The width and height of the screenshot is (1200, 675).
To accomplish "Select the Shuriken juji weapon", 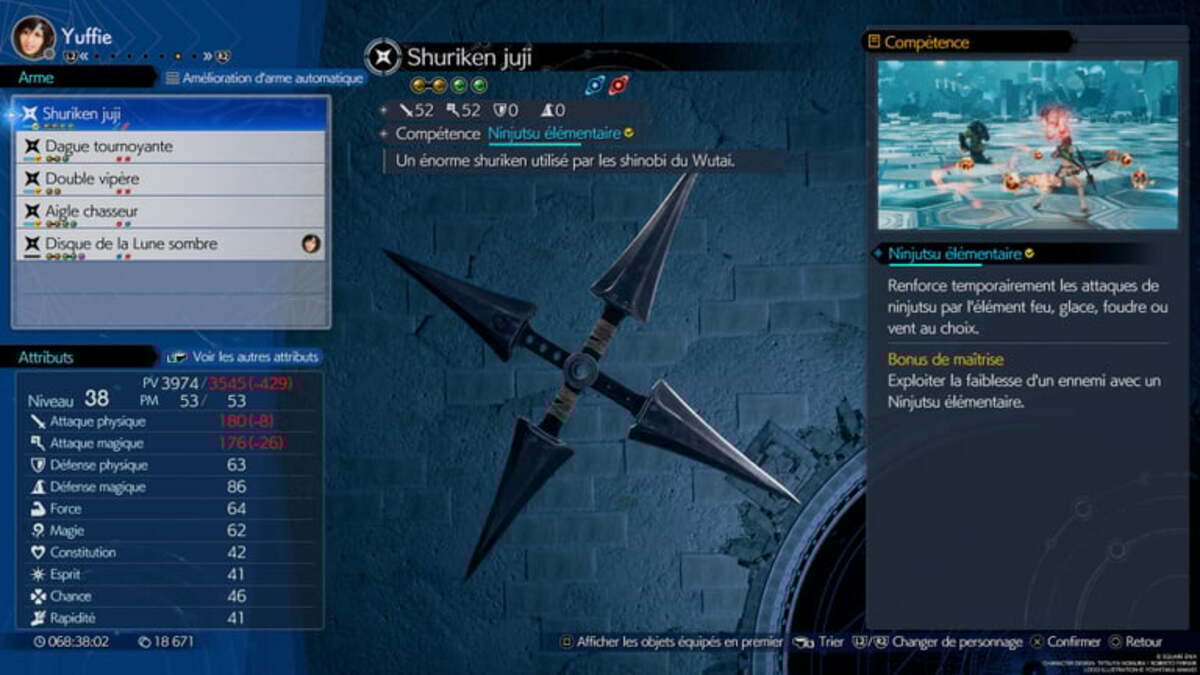I will (x=170, y=114).
